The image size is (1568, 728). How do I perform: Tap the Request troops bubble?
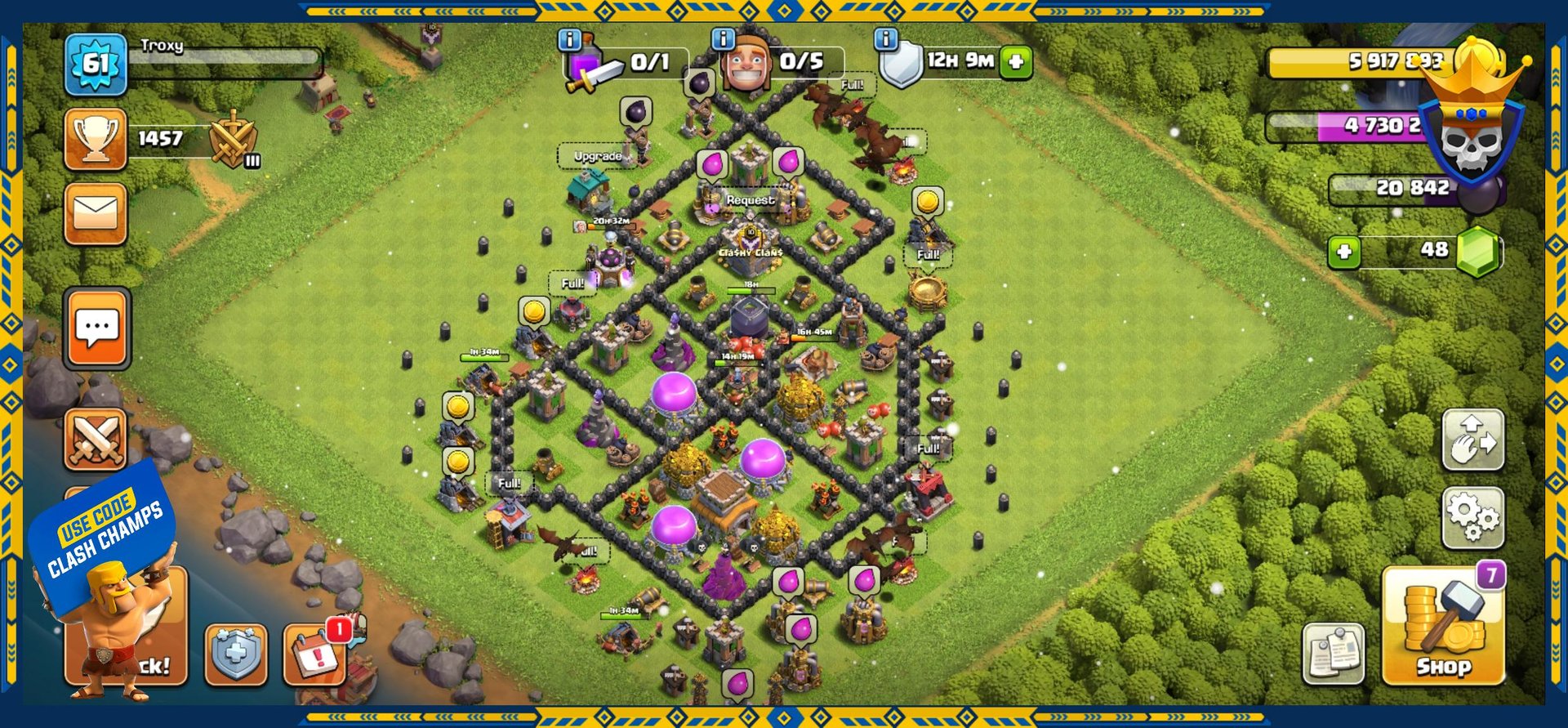(x=751, y=200)
